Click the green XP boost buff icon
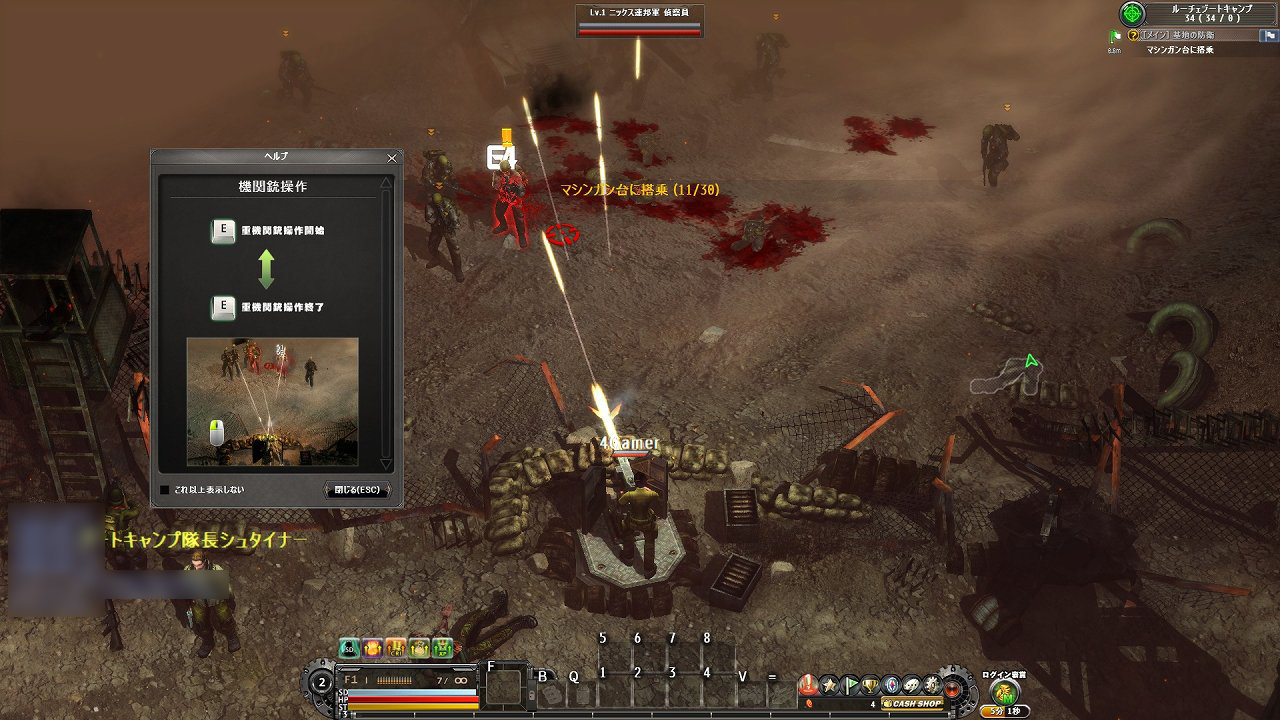 coord(442,648)
